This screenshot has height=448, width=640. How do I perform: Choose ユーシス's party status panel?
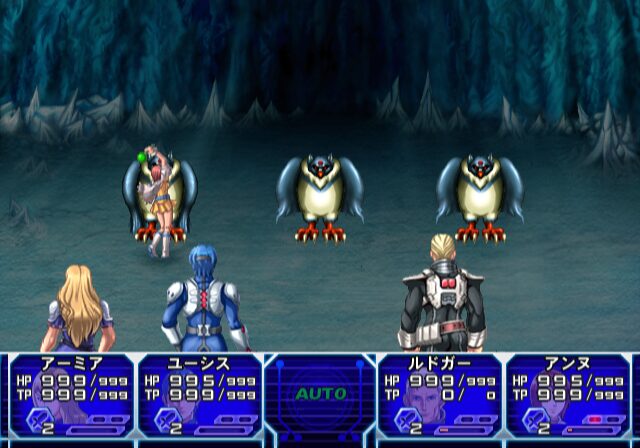(x=199, y=396)
